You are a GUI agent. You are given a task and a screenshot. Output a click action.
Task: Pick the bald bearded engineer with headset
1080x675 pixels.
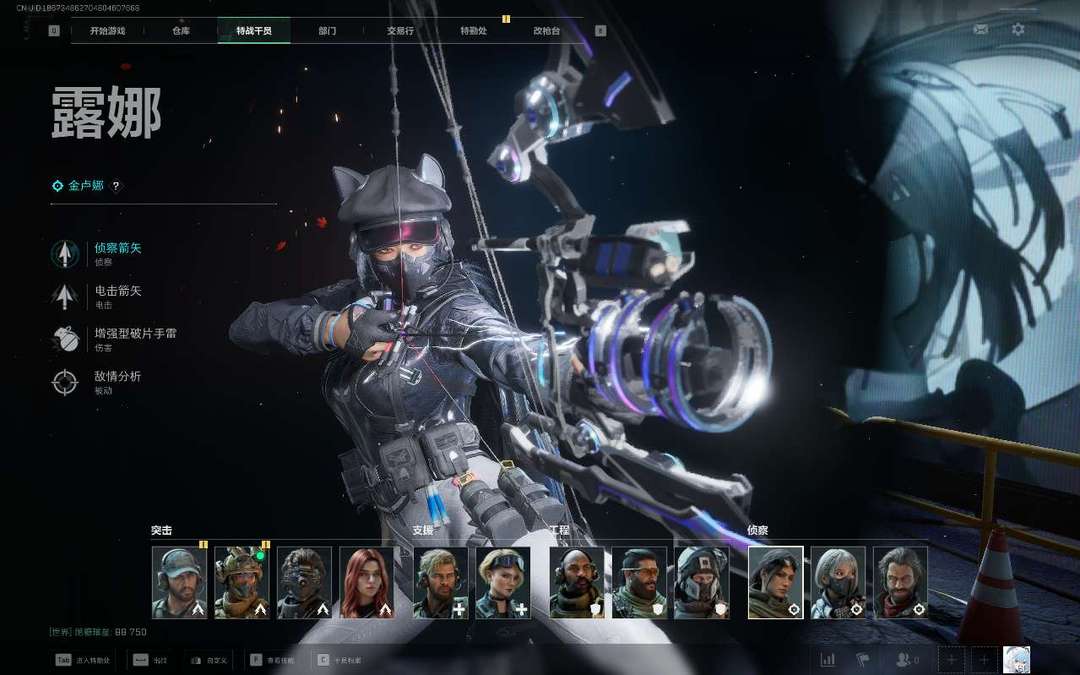577,582
